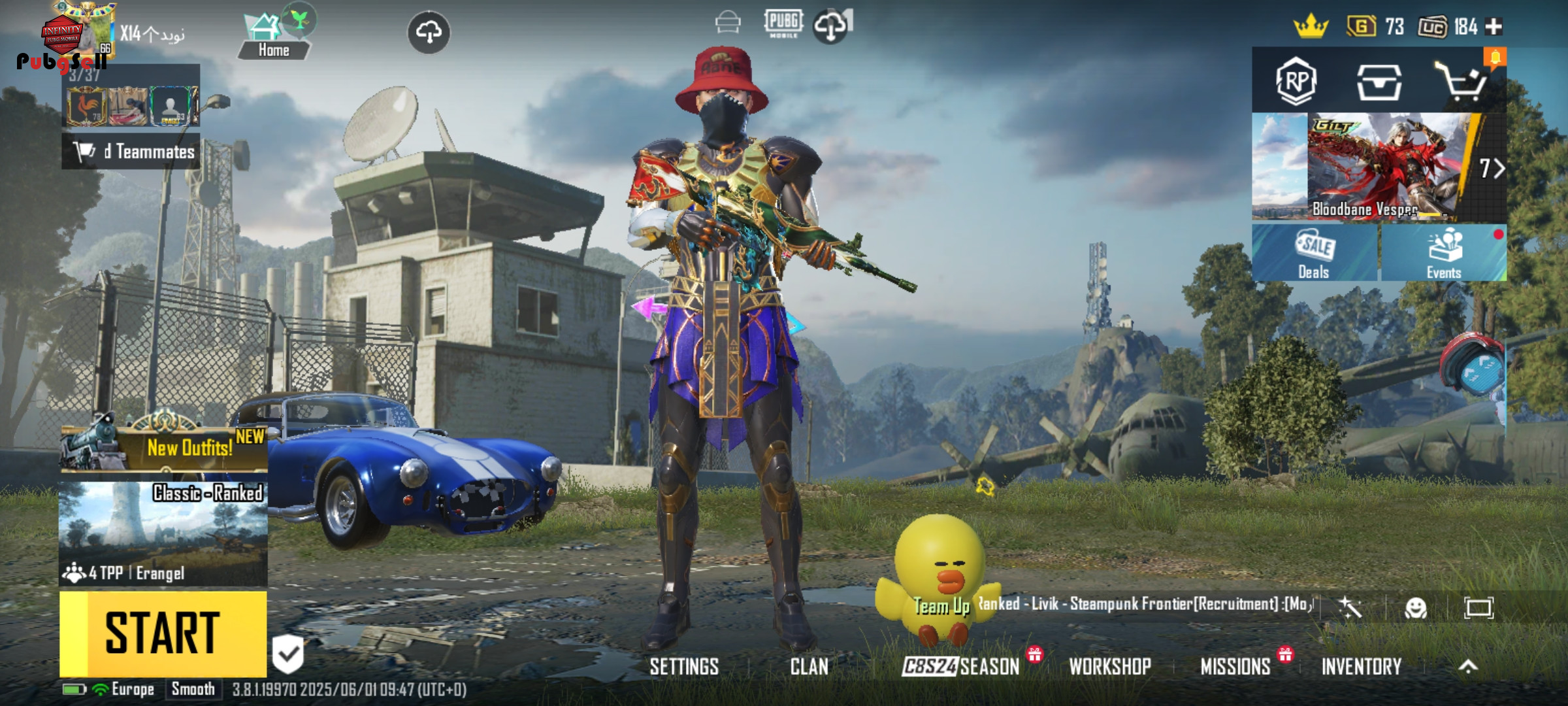Enter the Workshop
The image size is (1568, 706).
1109,666
